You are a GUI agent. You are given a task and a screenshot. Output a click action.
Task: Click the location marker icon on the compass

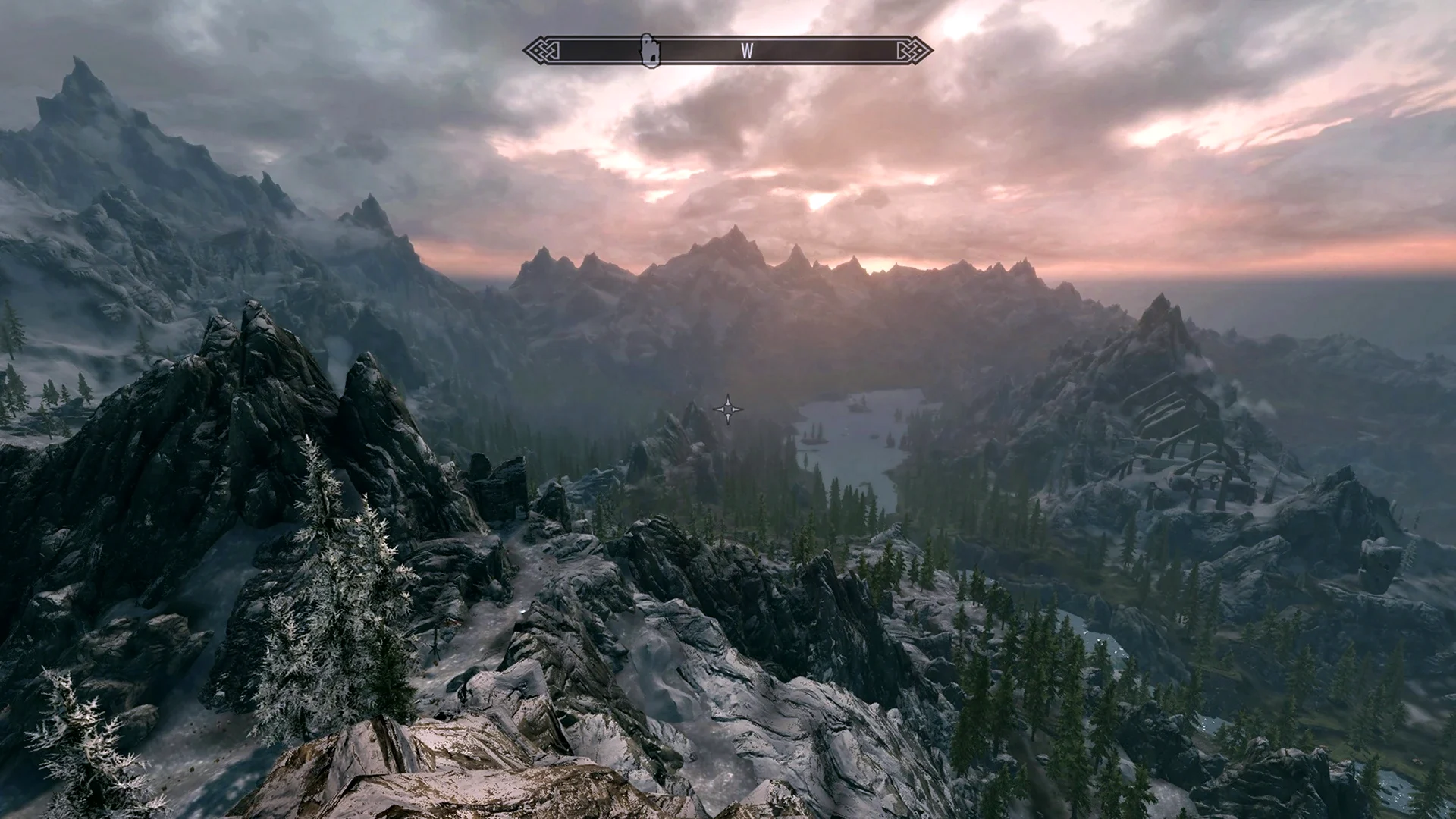650,51
